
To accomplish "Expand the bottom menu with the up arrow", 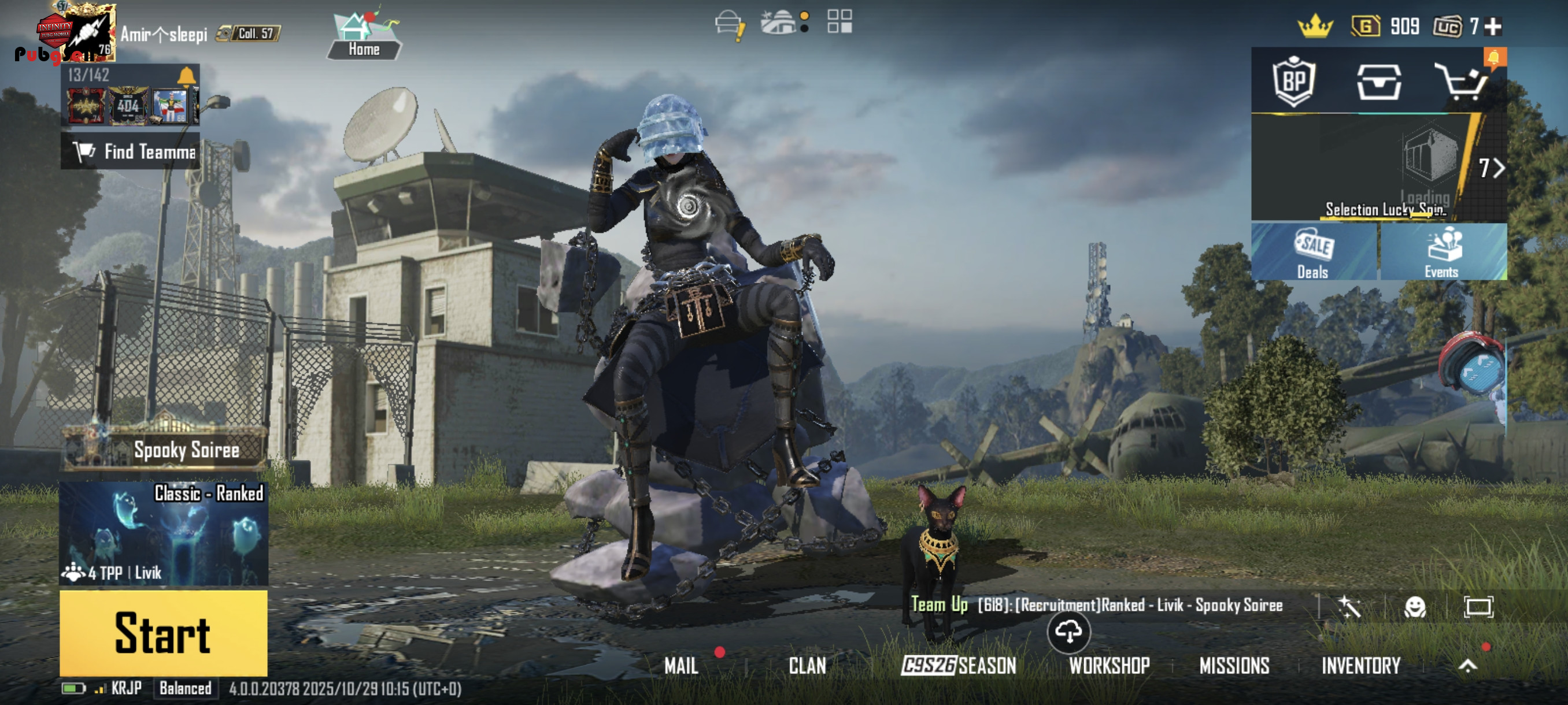I will pyautogui.click(x=1467, y=666).
